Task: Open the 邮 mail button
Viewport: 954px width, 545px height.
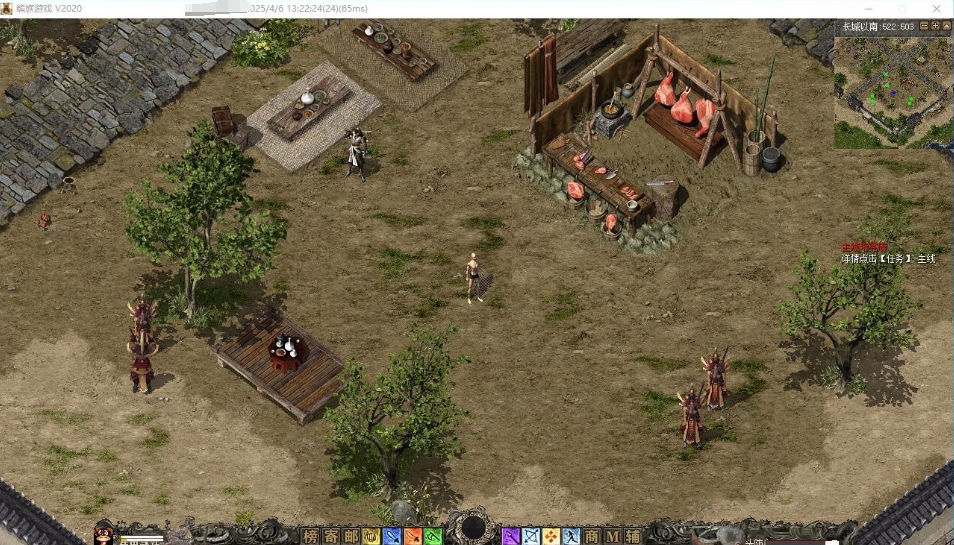Action: [350, 536]
